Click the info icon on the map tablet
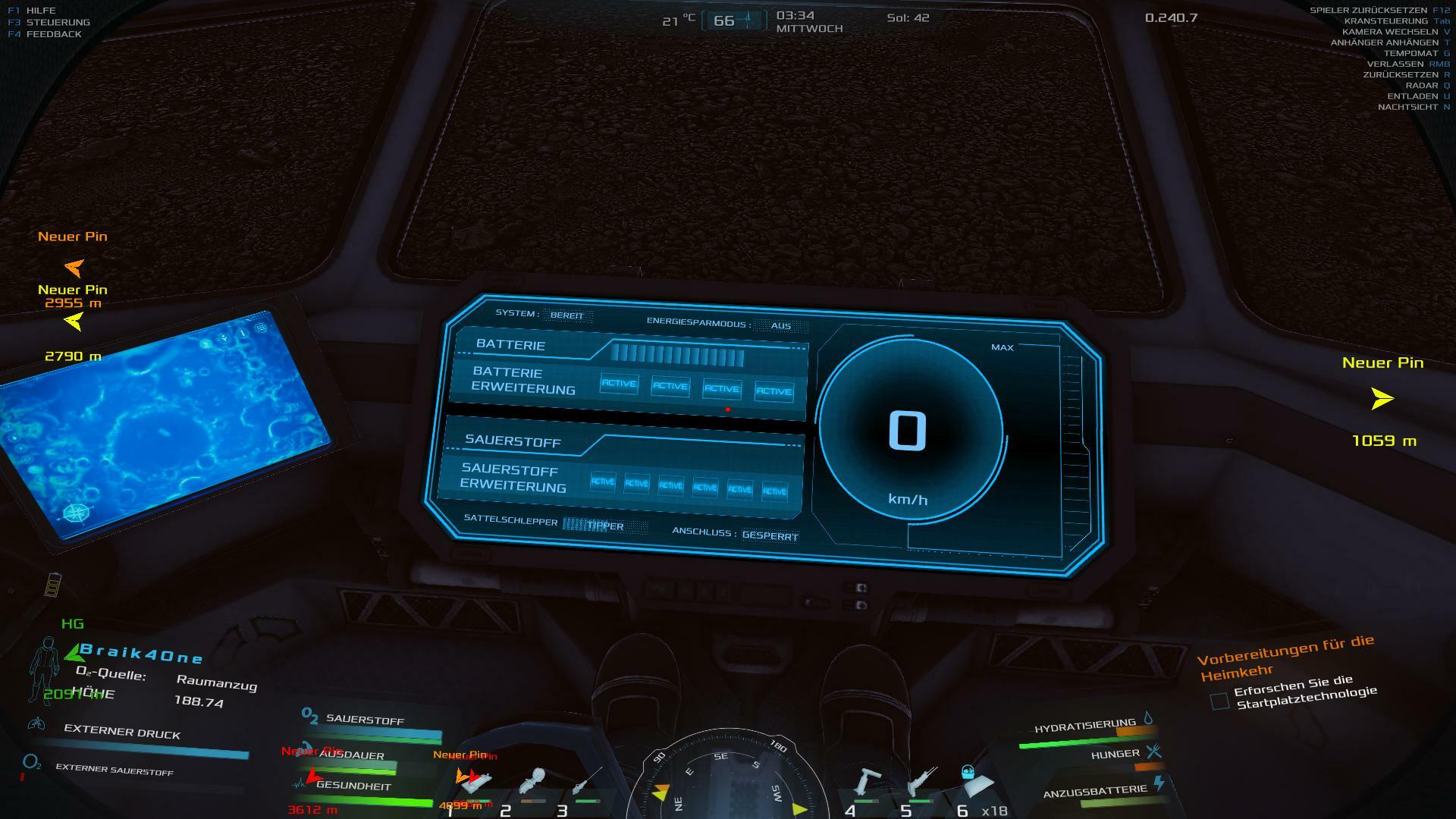The image size is (1456, 819). (243, 333)
